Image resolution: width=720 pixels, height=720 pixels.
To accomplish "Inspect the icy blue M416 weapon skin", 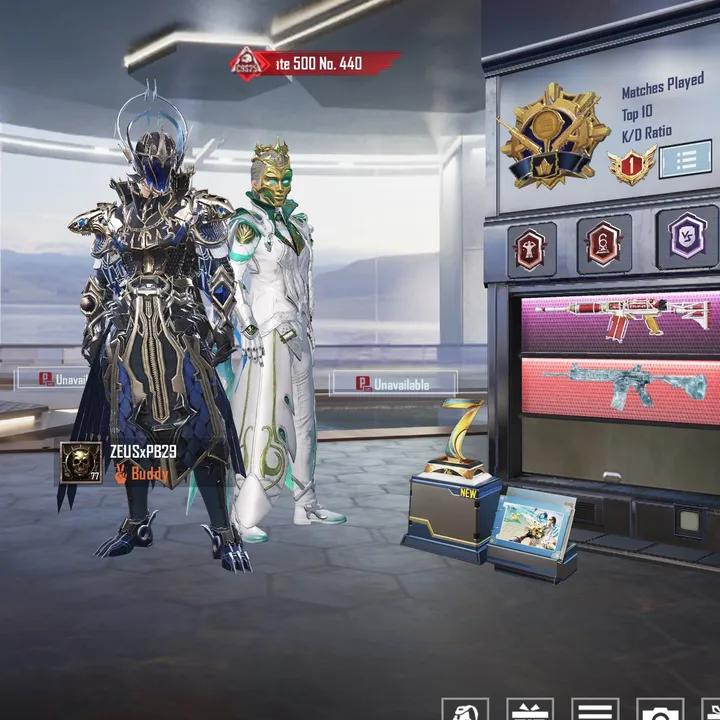I will coord(620,385).
